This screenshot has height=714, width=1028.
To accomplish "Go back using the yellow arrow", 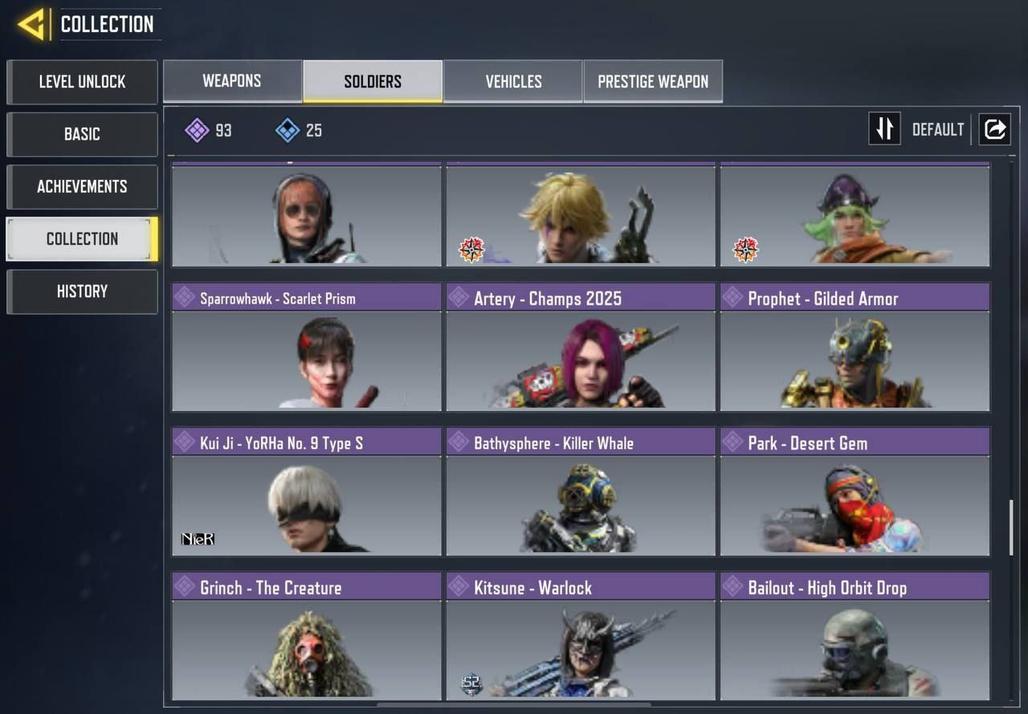I will click(32, 24).
